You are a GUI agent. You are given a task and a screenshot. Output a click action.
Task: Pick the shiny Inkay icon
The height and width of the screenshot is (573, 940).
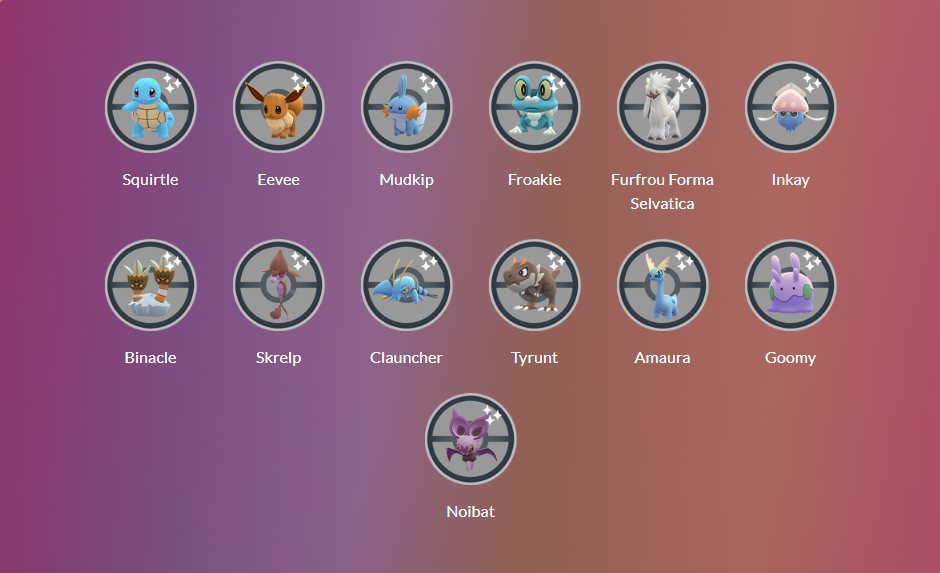pos(791,108)
